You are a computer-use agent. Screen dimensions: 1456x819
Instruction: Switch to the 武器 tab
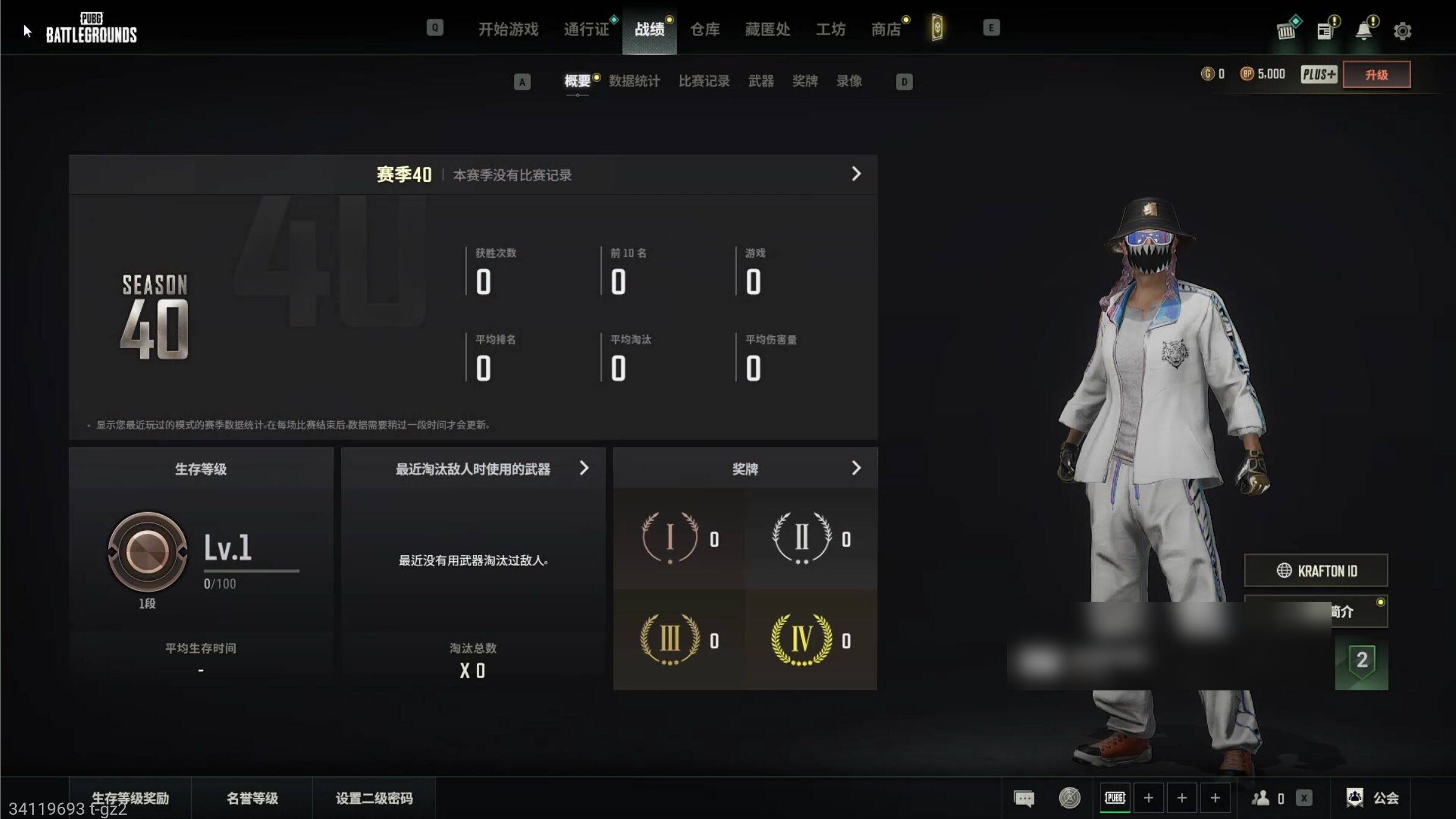[x=761, y=81]
